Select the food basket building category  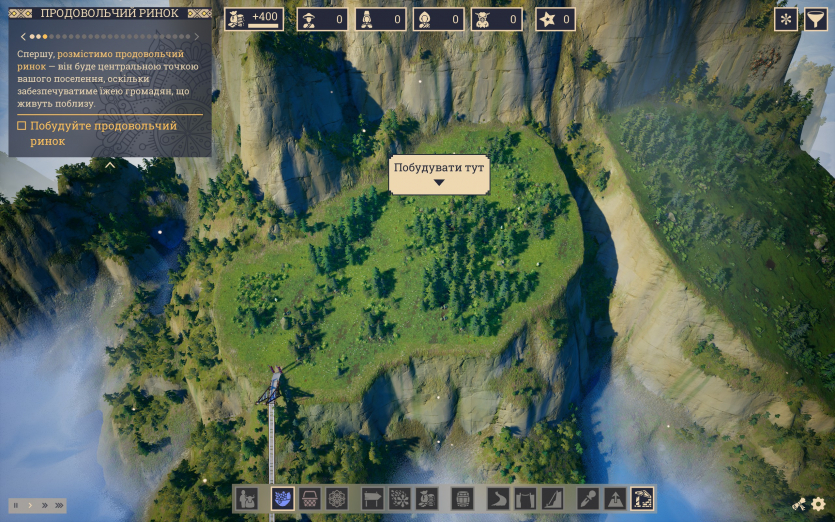pyautogui.click(x=310, y=498)
